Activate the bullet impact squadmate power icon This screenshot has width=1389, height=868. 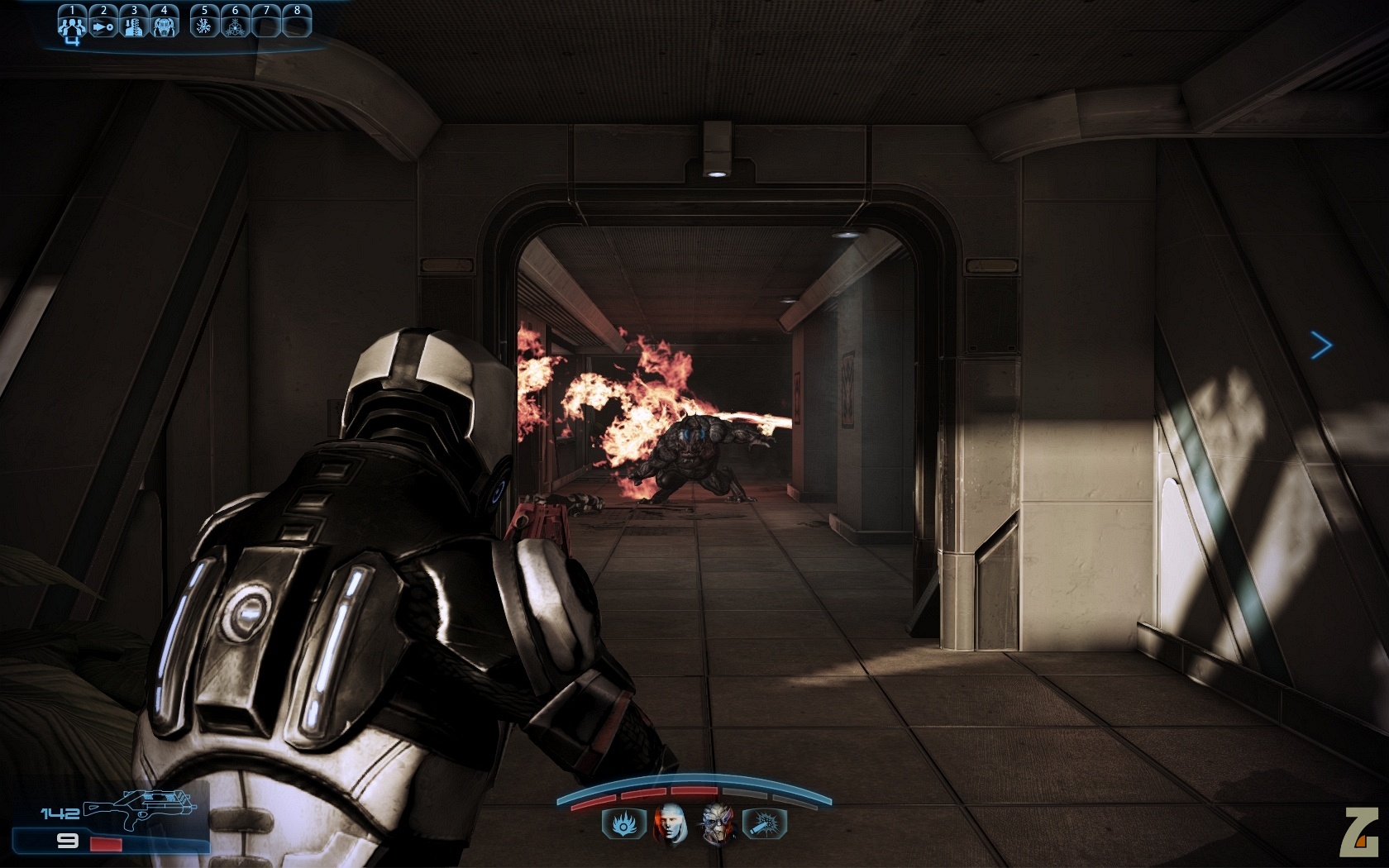[766, 823]
